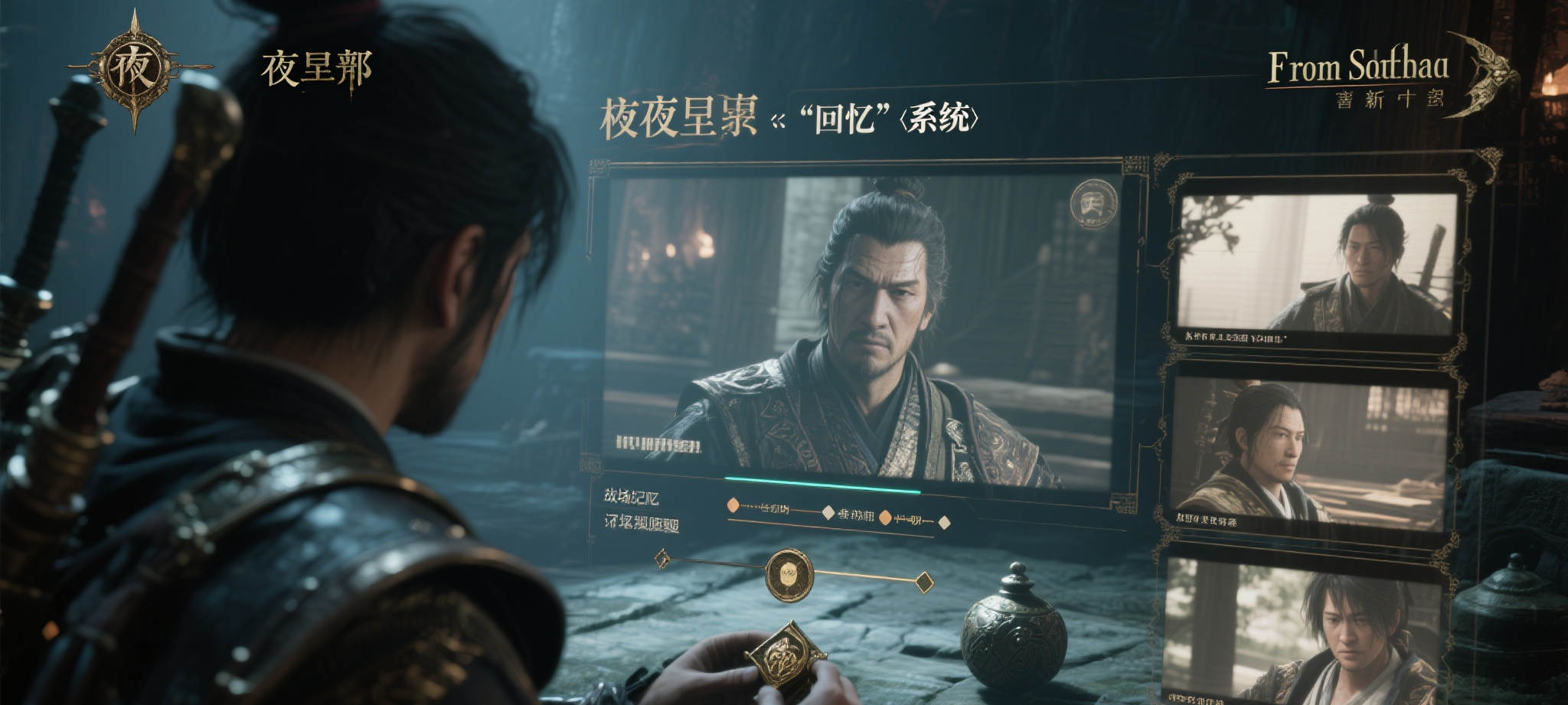Click the gold coin knob on the slider
1568x705 pixels.
point(789,573)
